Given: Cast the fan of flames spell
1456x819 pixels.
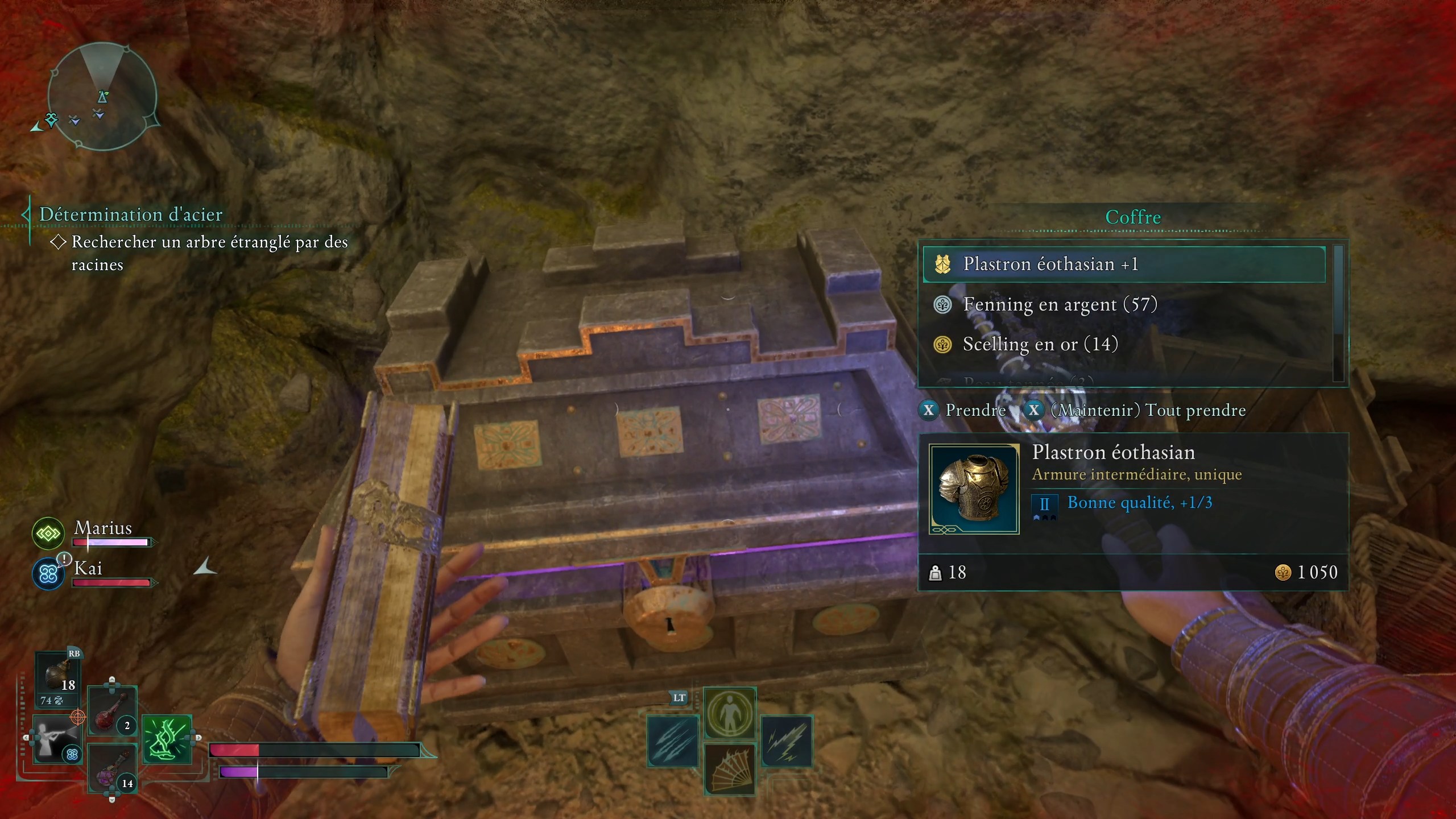Looking at the screenshot, I should pos(730,769).
